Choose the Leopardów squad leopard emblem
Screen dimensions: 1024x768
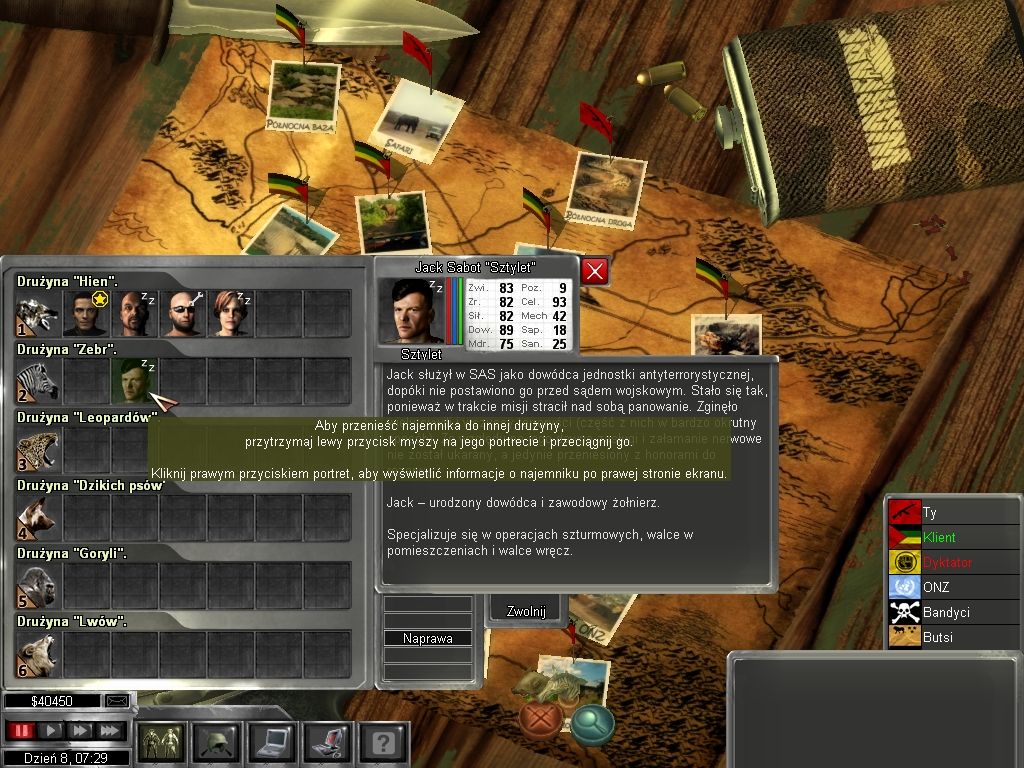tap(36, 449)
